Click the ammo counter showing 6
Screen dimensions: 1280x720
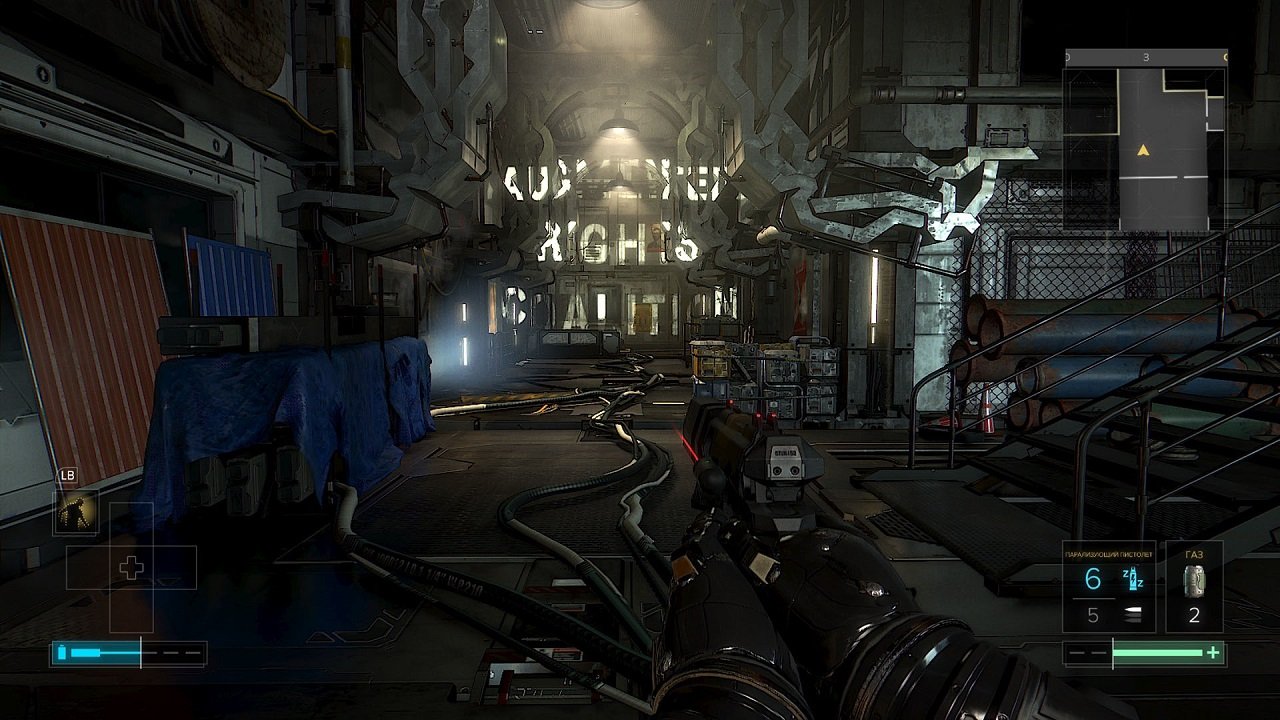point(1092,578)
